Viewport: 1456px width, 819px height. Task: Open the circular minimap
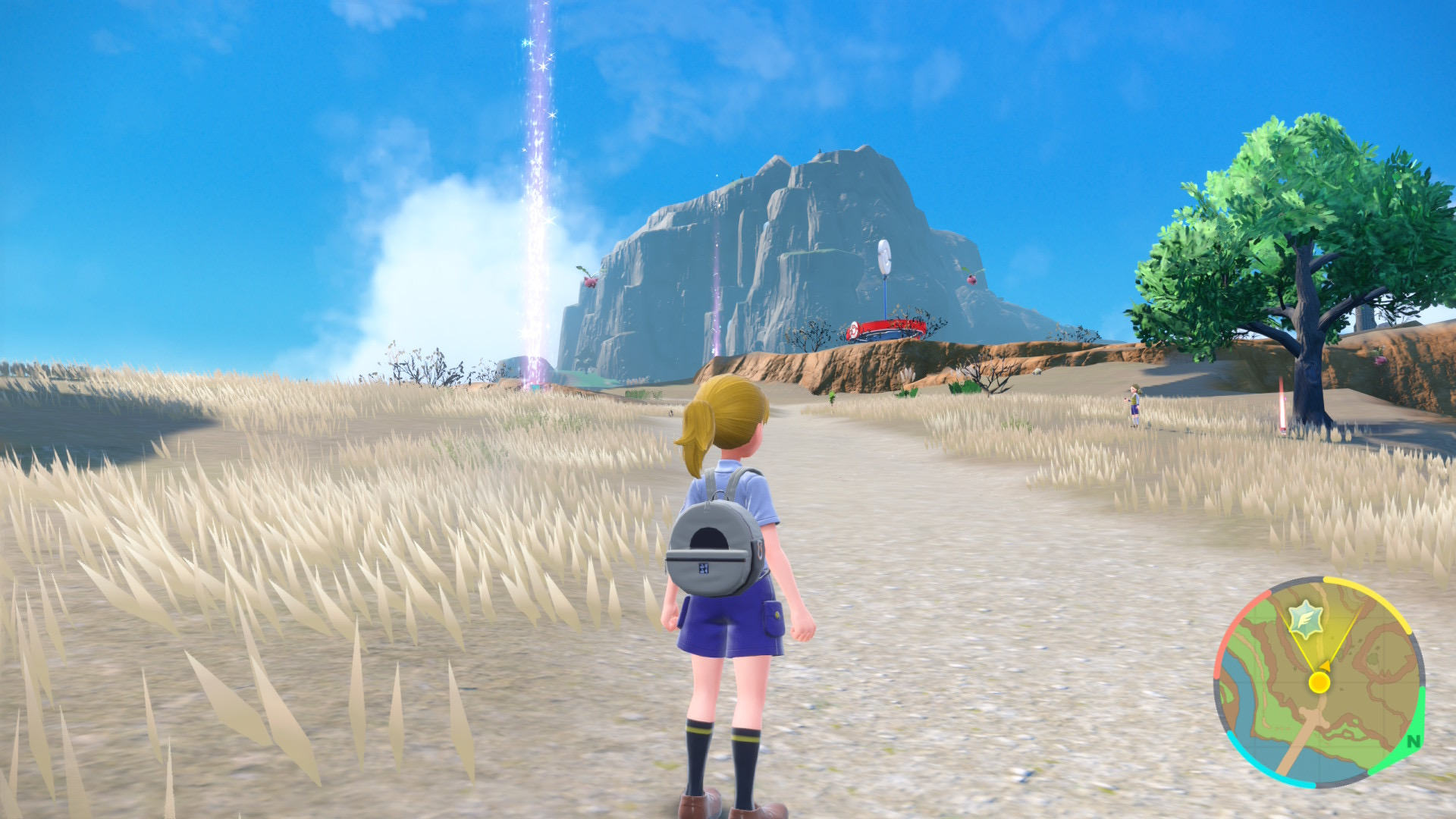click(1319, 682)
